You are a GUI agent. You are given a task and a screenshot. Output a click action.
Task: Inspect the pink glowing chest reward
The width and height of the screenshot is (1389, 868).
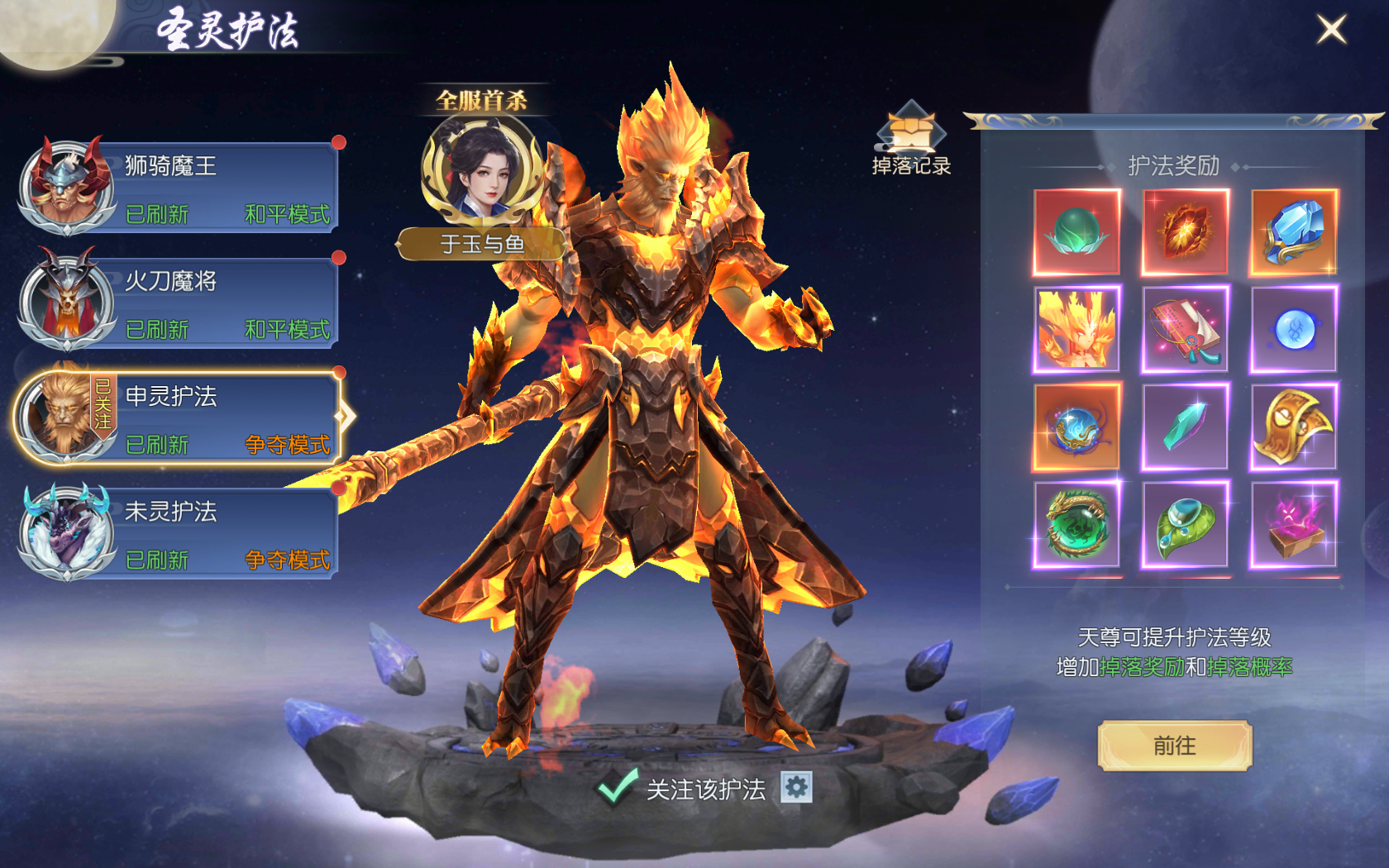[1294, 524]
